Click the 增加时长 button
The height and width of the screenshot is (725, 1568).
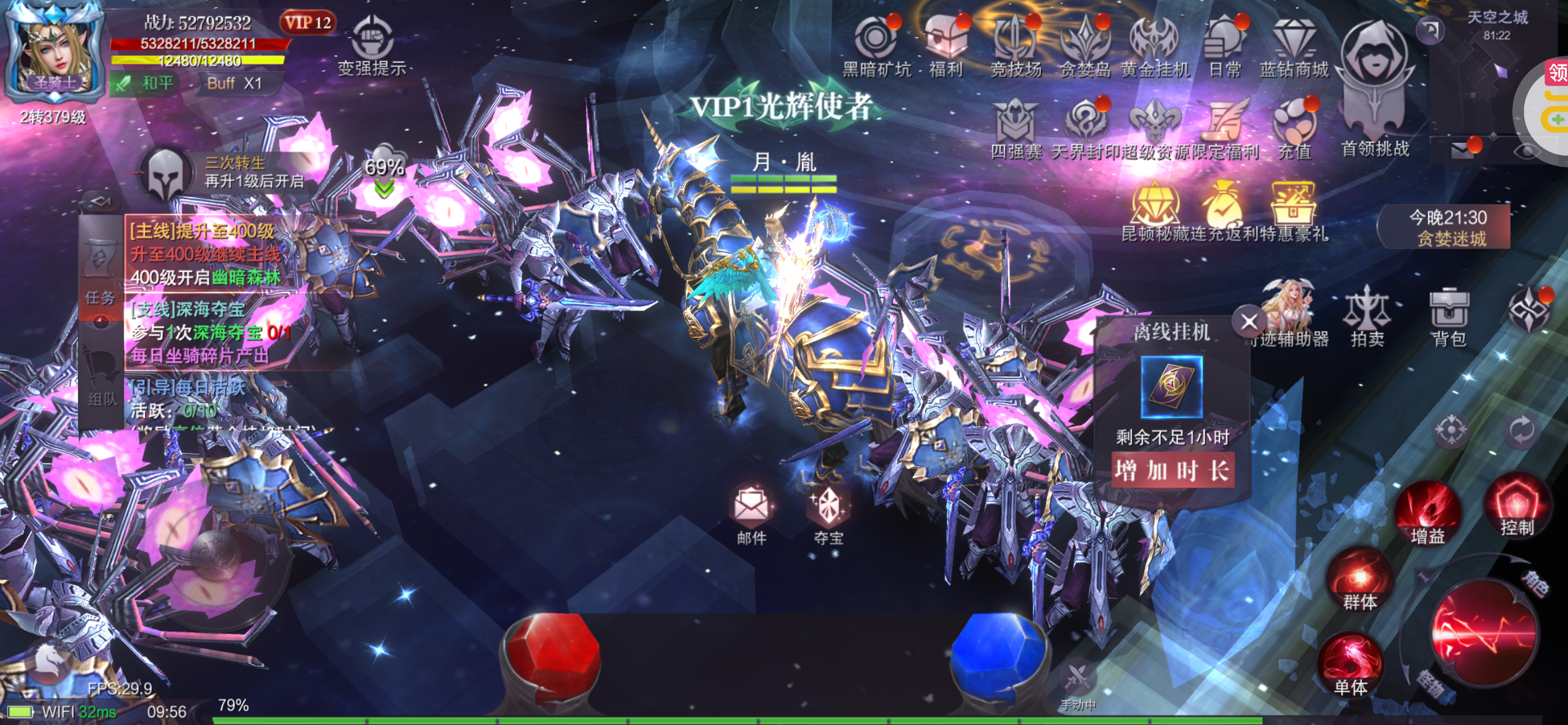coord(1173,471)
